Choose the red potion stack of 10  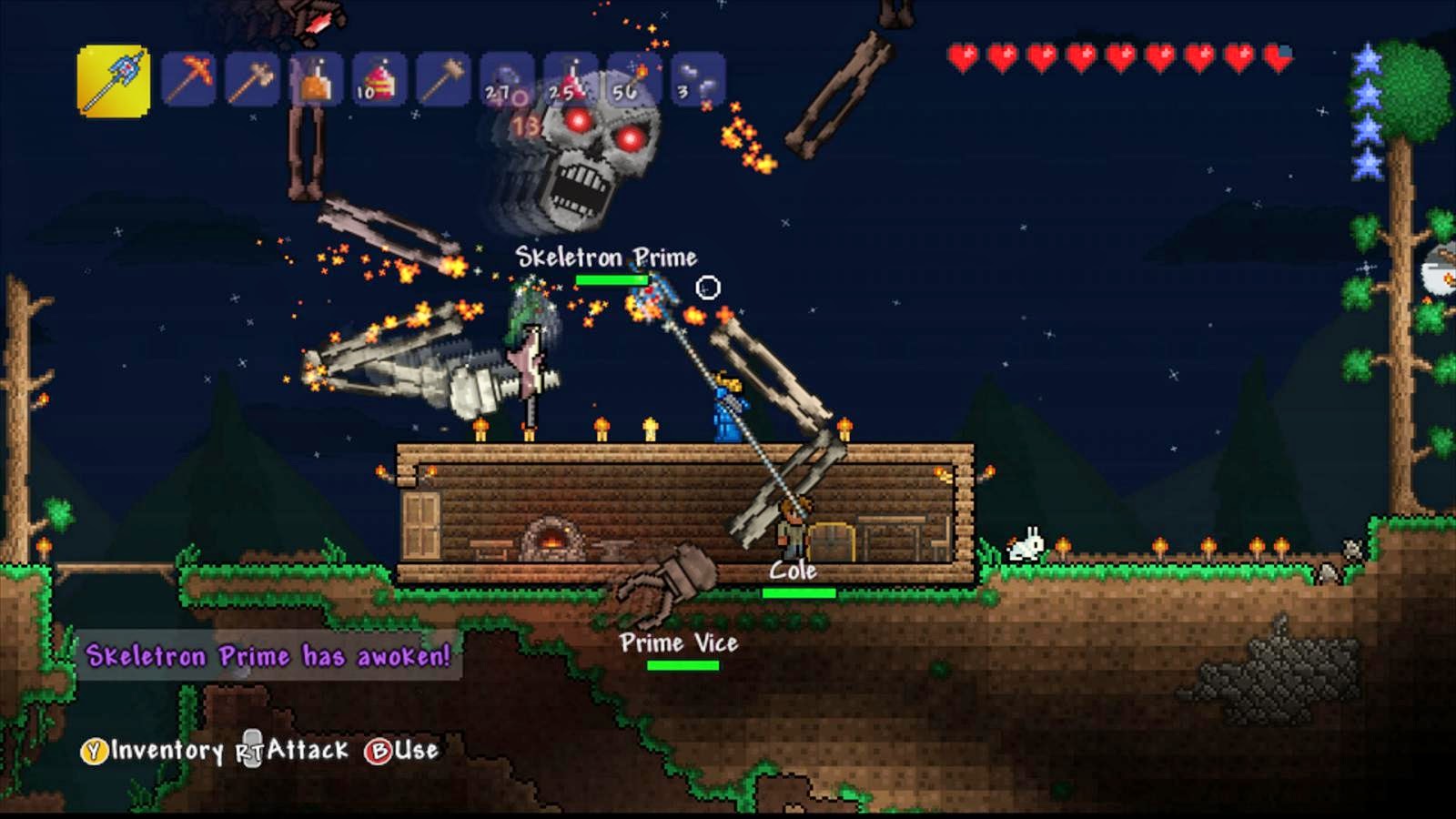(379, 79)
